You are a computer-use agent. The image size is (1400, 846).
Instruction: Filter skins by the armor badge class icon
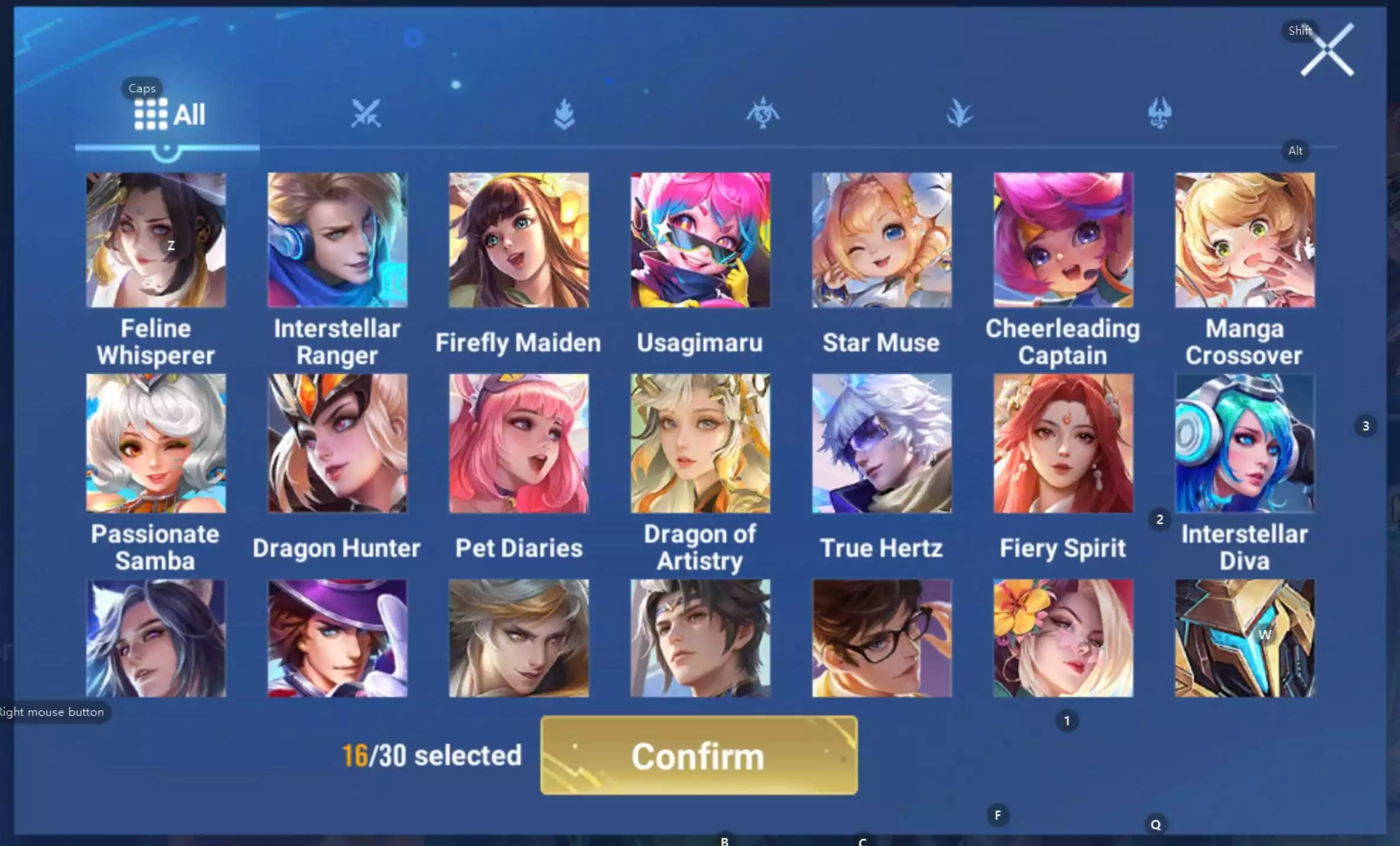point(565,112)
